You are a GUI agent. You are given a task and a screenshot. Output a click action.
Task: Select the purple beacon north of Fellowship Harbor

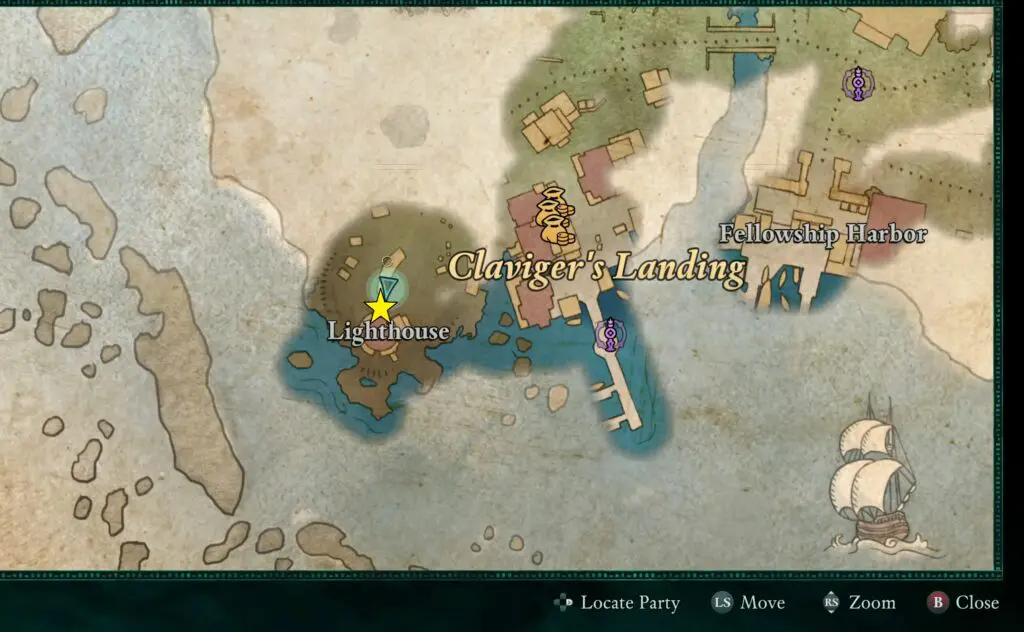pyautogui.click(x=855, y=83)
